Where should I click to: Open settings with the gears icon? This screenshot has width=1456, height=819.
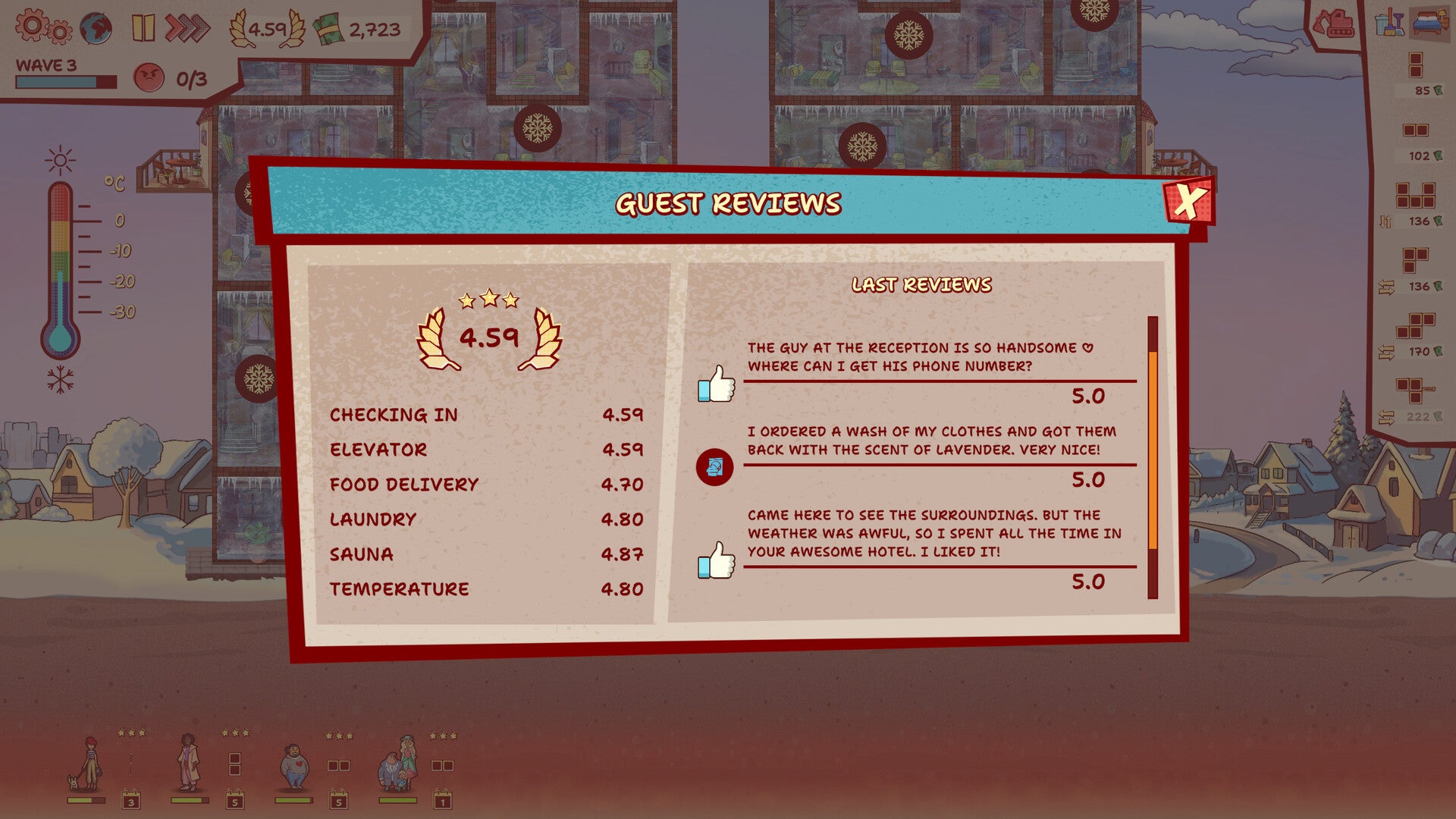(43, 27)
